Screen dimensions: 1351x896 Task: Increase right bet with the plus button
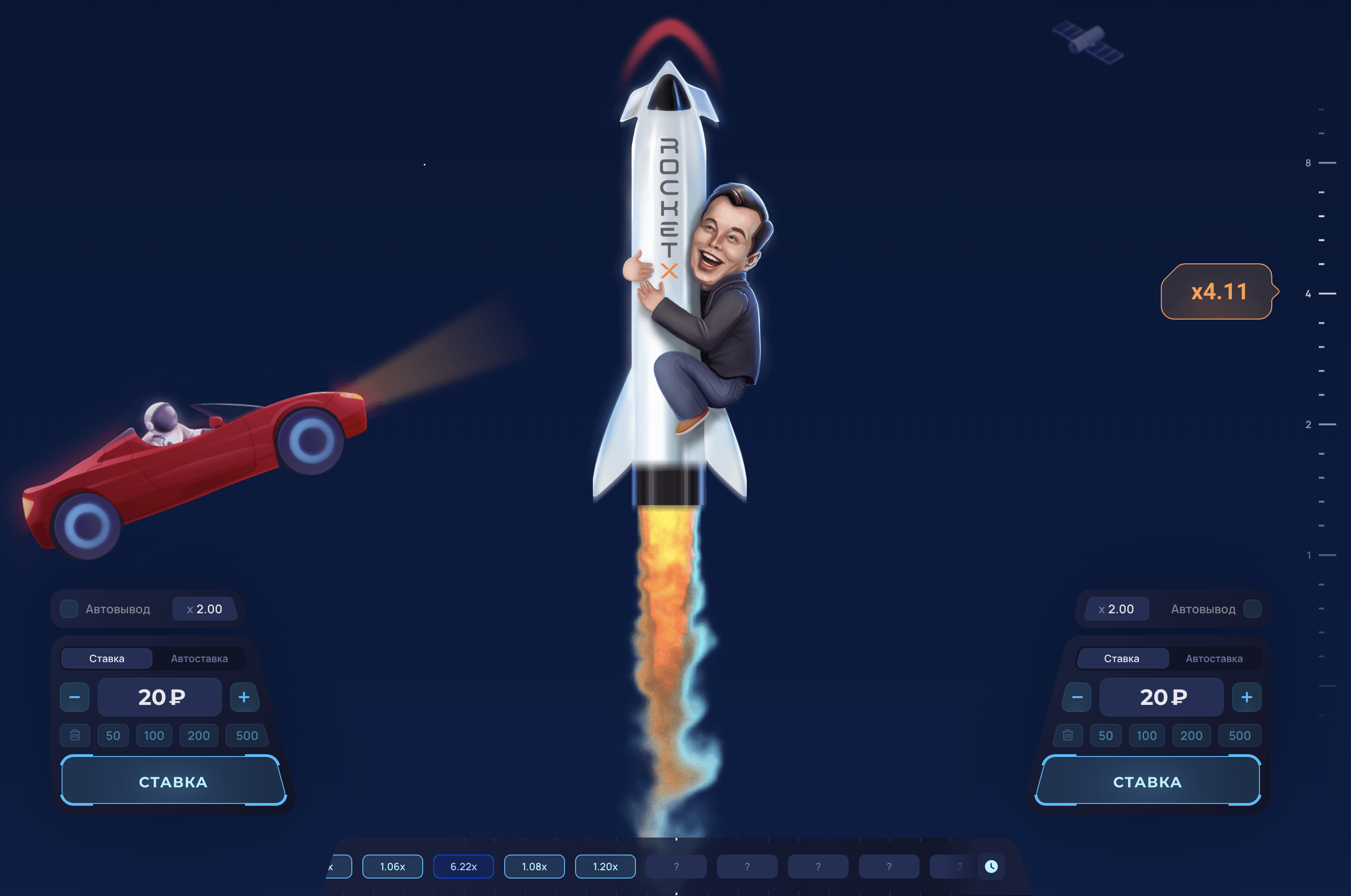tap(1246, 697)
